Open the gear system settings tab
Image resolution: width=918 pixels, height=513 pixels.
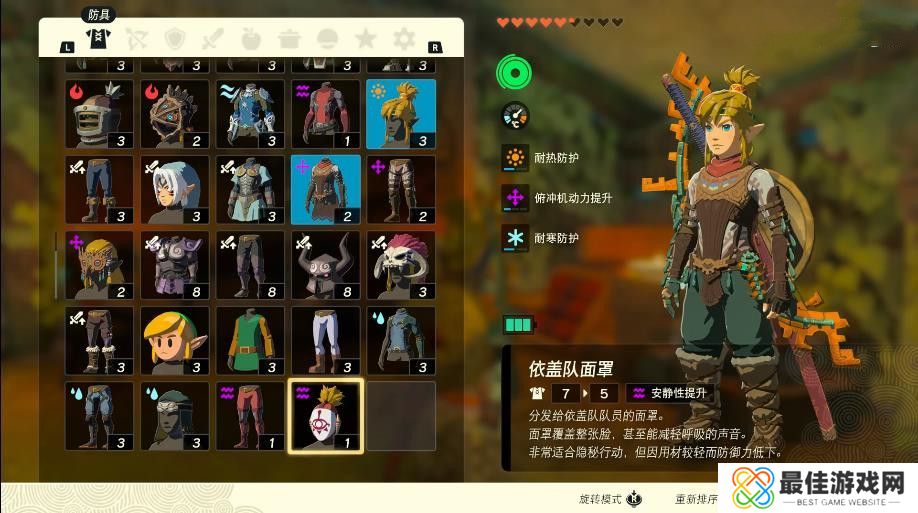[x=404, y=39]
